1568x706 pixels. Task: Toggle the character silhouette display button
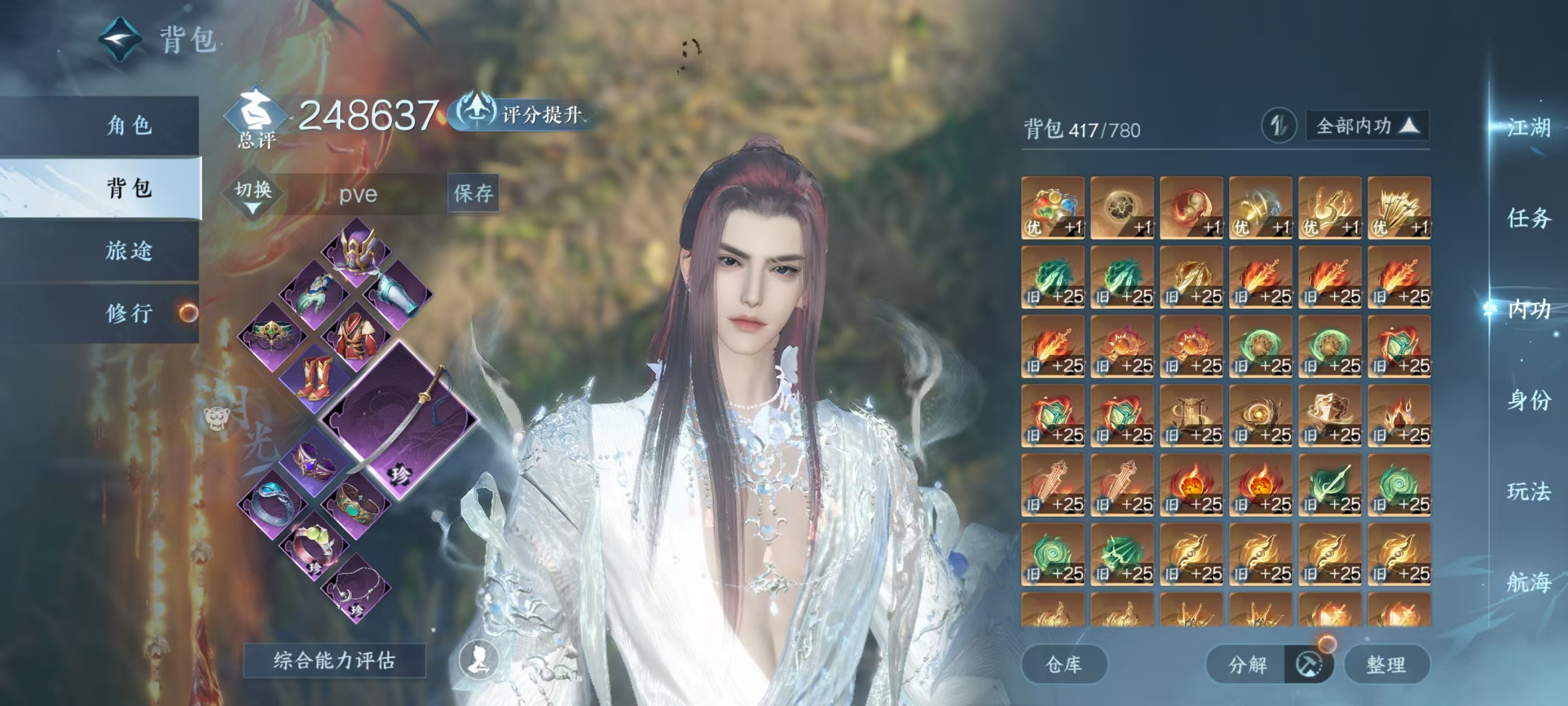[x=478, y=659]
